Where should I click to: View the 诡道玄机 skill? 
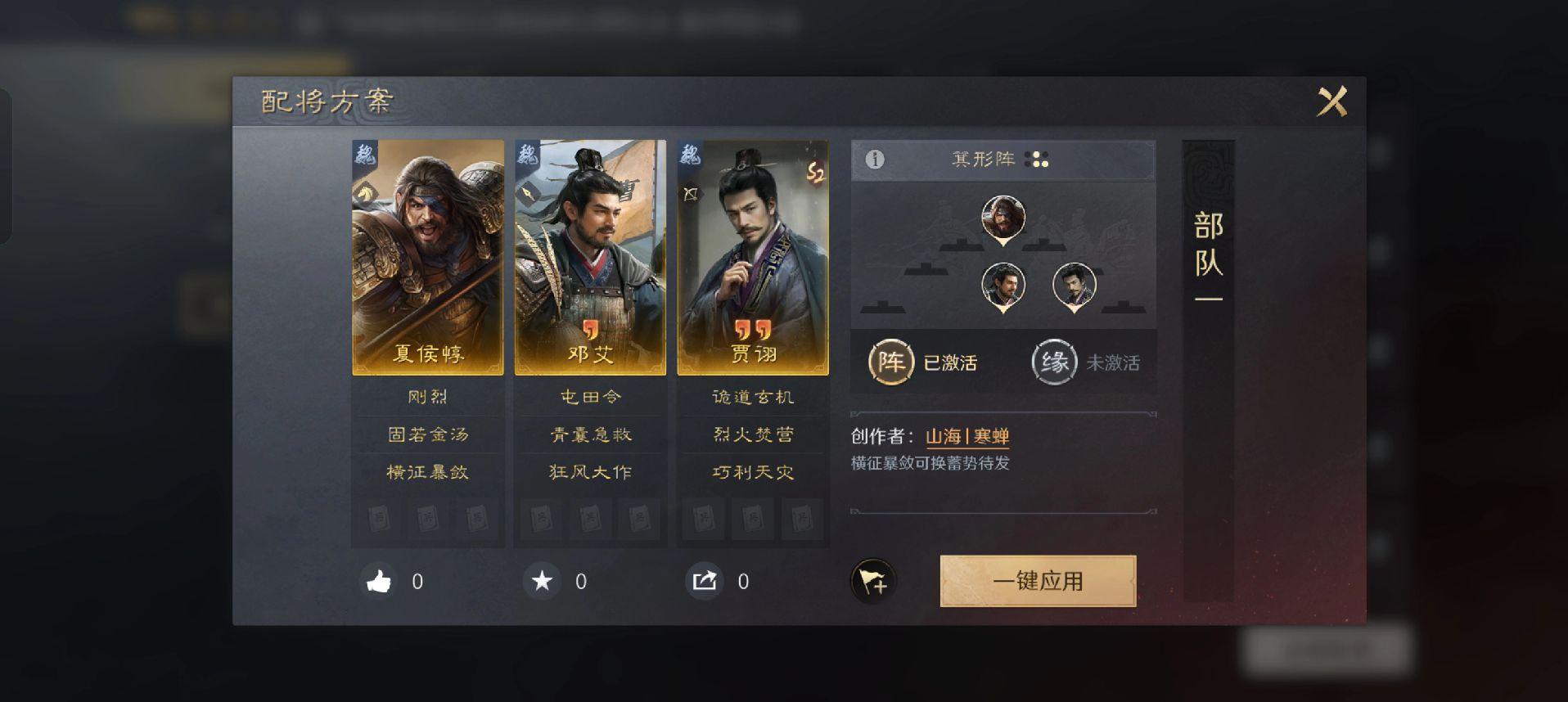click(753, 397)
